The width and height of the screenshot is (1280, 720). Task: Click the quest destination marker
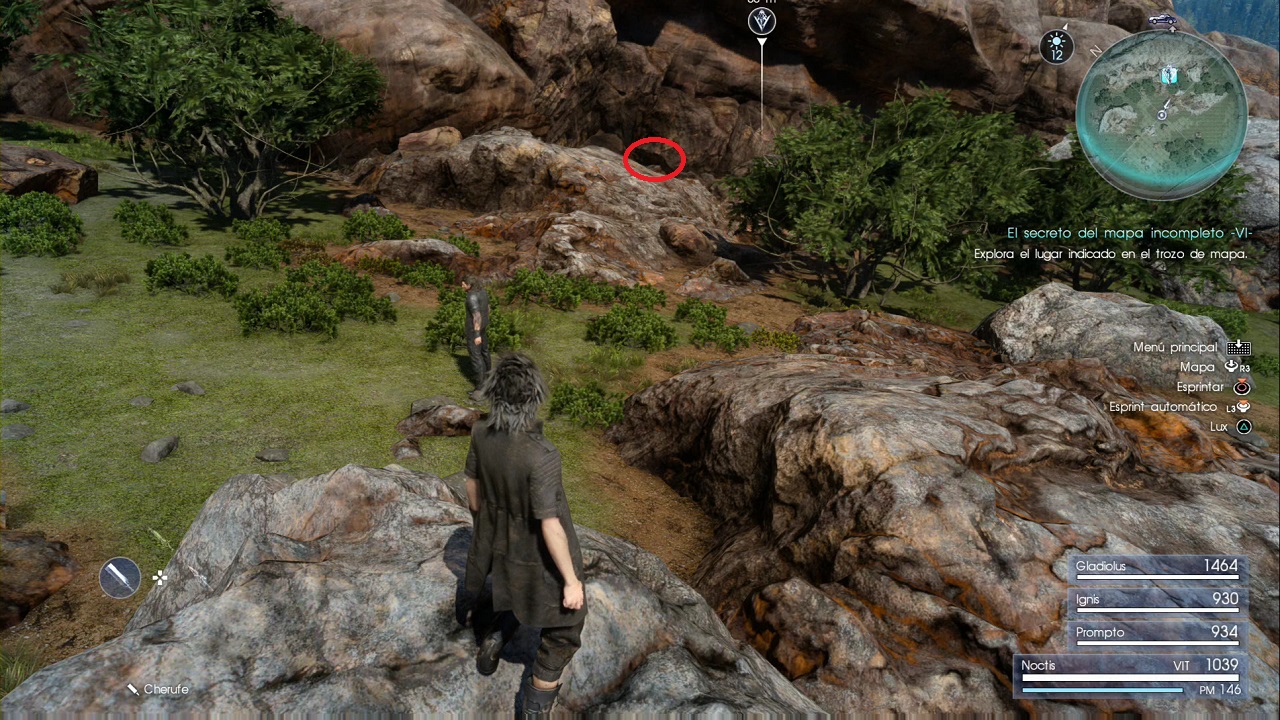point(762,20)
